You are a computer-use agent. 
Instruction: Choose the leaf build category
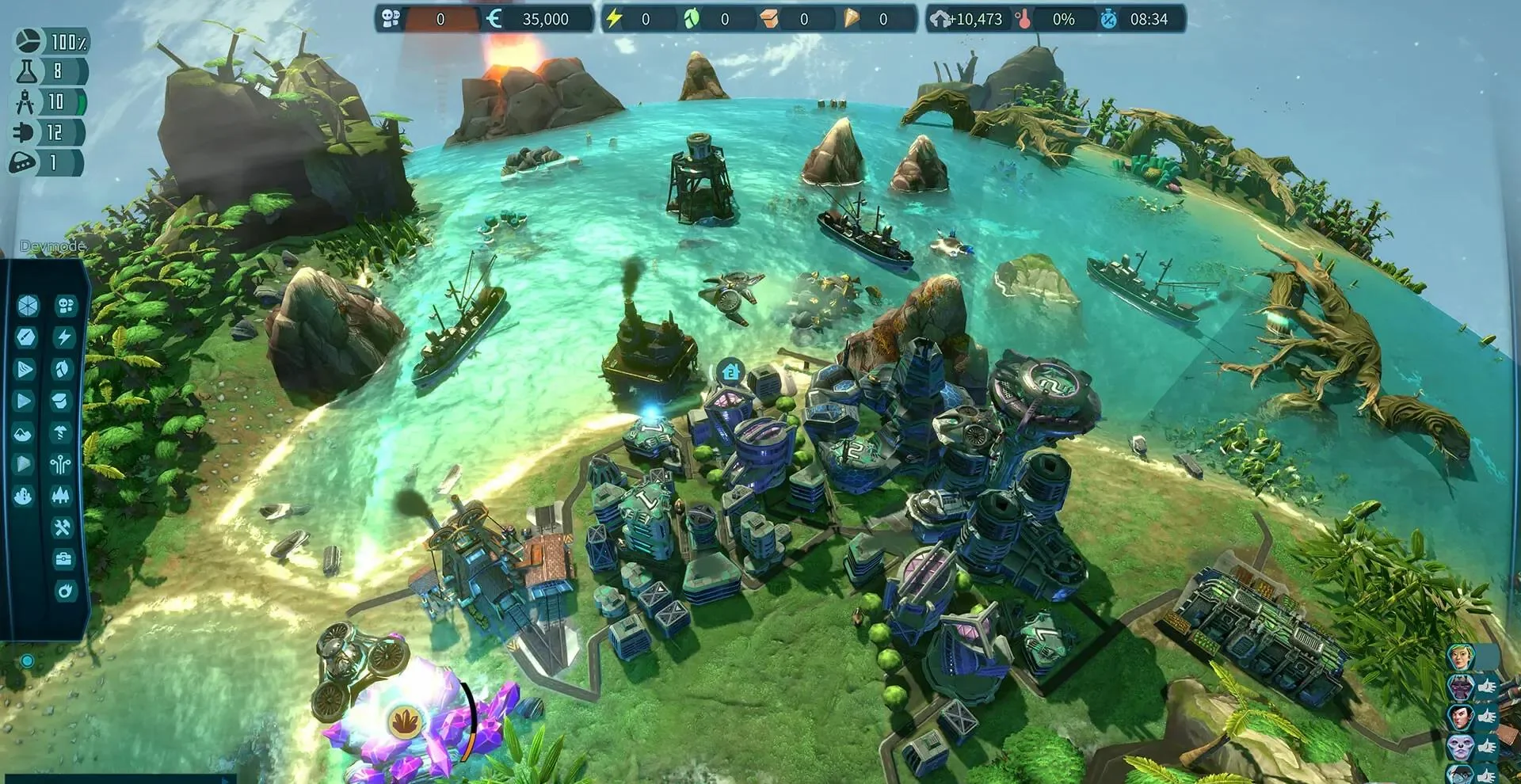tap(63, 369)
